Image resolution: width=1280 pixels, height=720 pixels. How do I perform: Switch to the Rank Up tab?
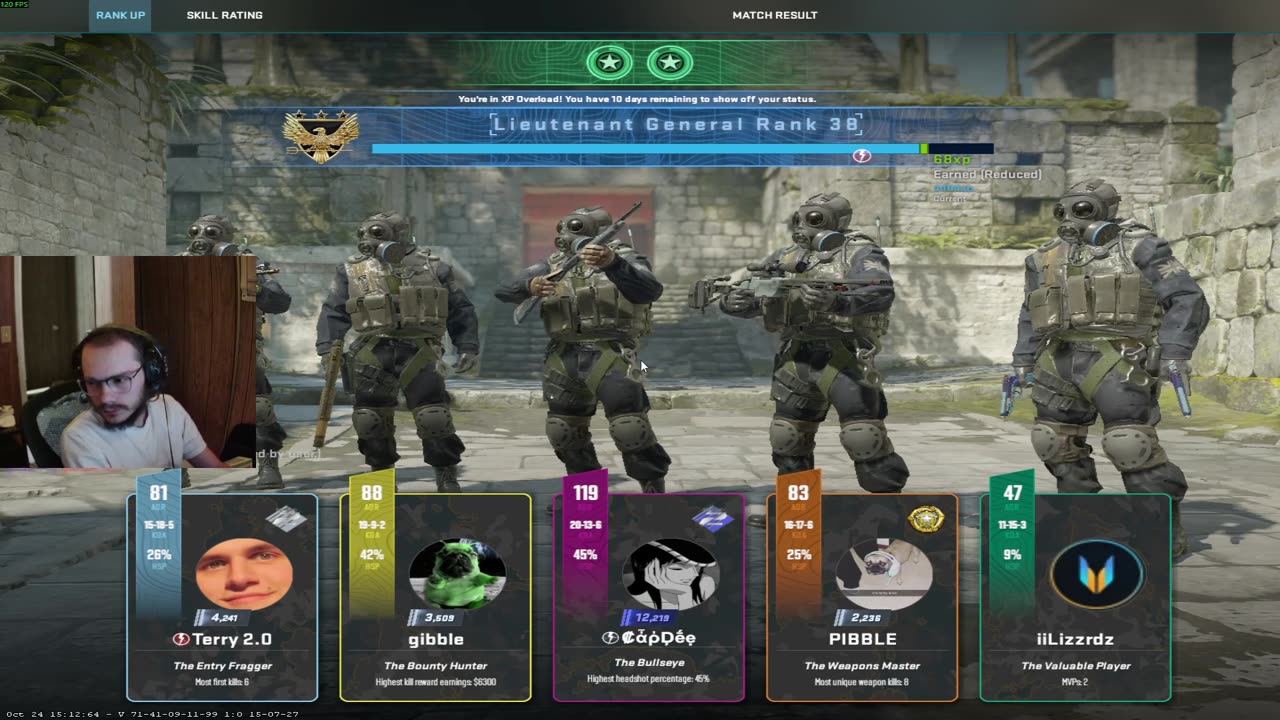[120, 15]
